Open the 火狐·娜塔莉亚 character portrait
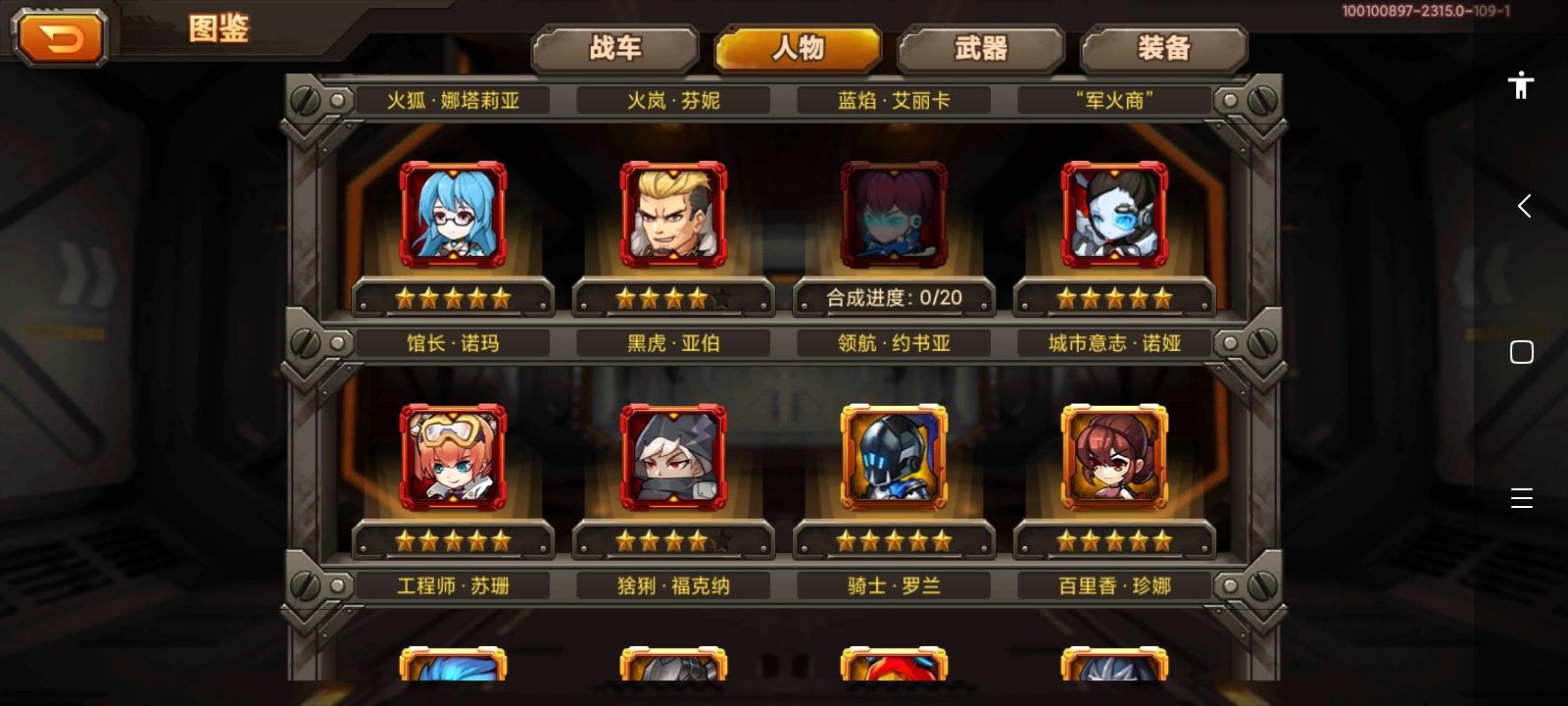 (x=453, y=99)
